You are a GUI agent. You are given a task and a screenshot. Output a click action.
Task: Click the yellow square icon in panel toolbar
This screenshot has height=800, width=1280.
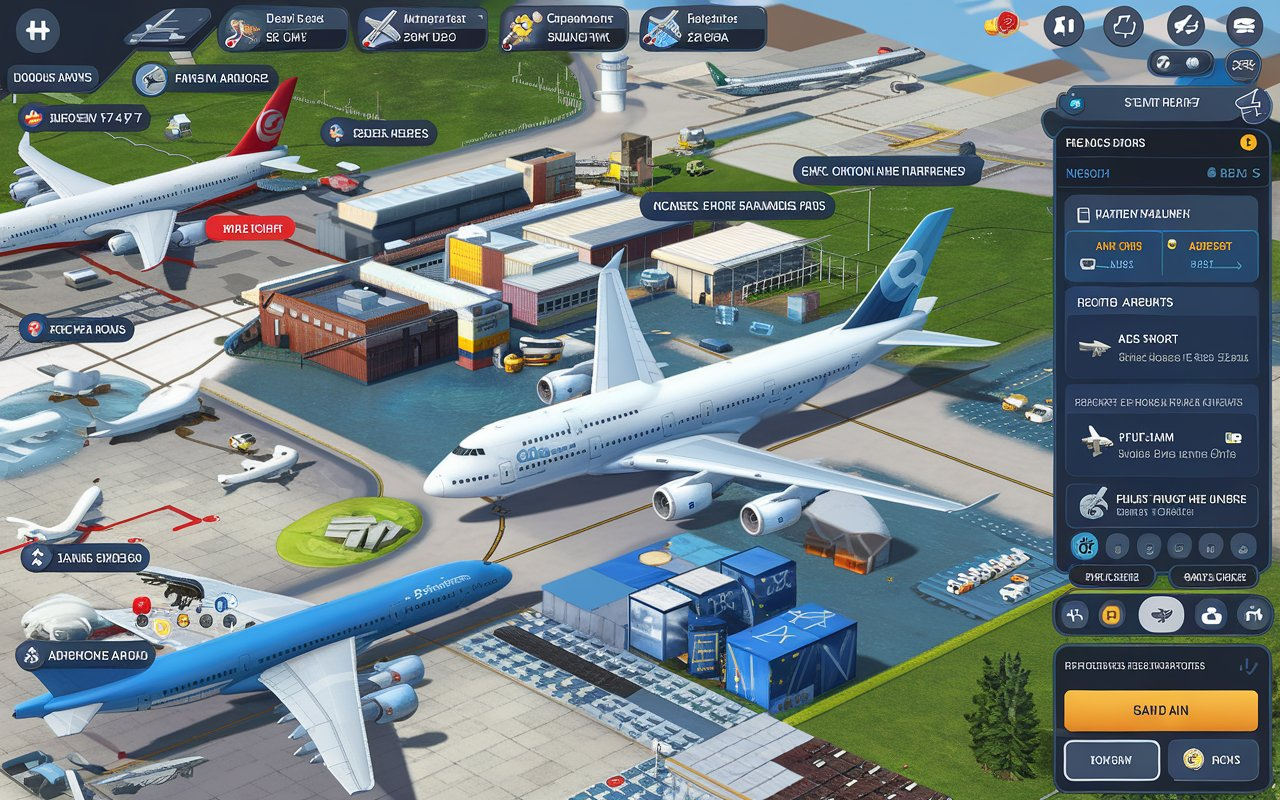click(x=1110, y=615)
